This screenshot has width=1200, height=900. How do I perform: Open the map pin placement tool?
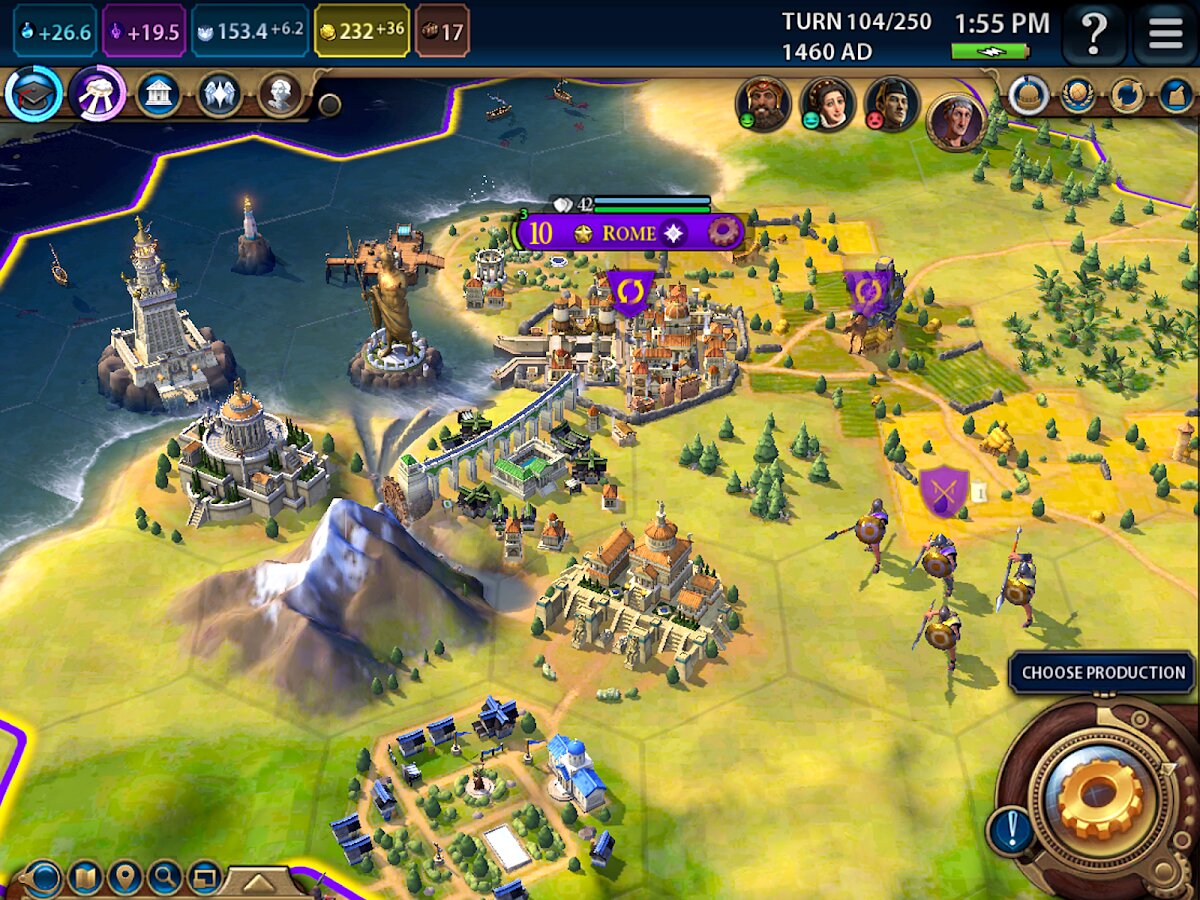coord(125,878)
